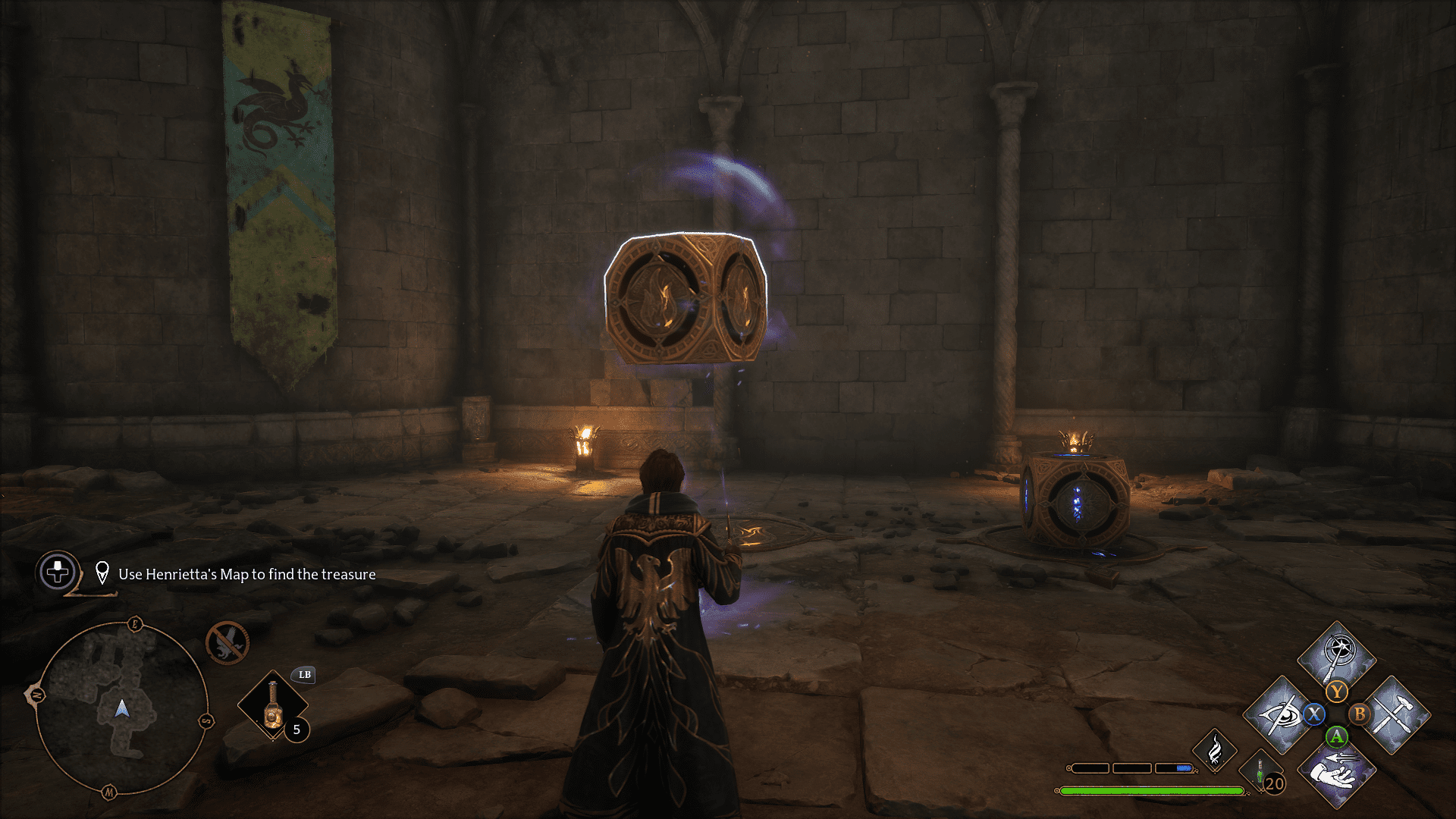Image resolution: width=1456 pixels, height=819 pixels.
Task: Open the quest marker pin icon
Action: [x=103, y=573]
